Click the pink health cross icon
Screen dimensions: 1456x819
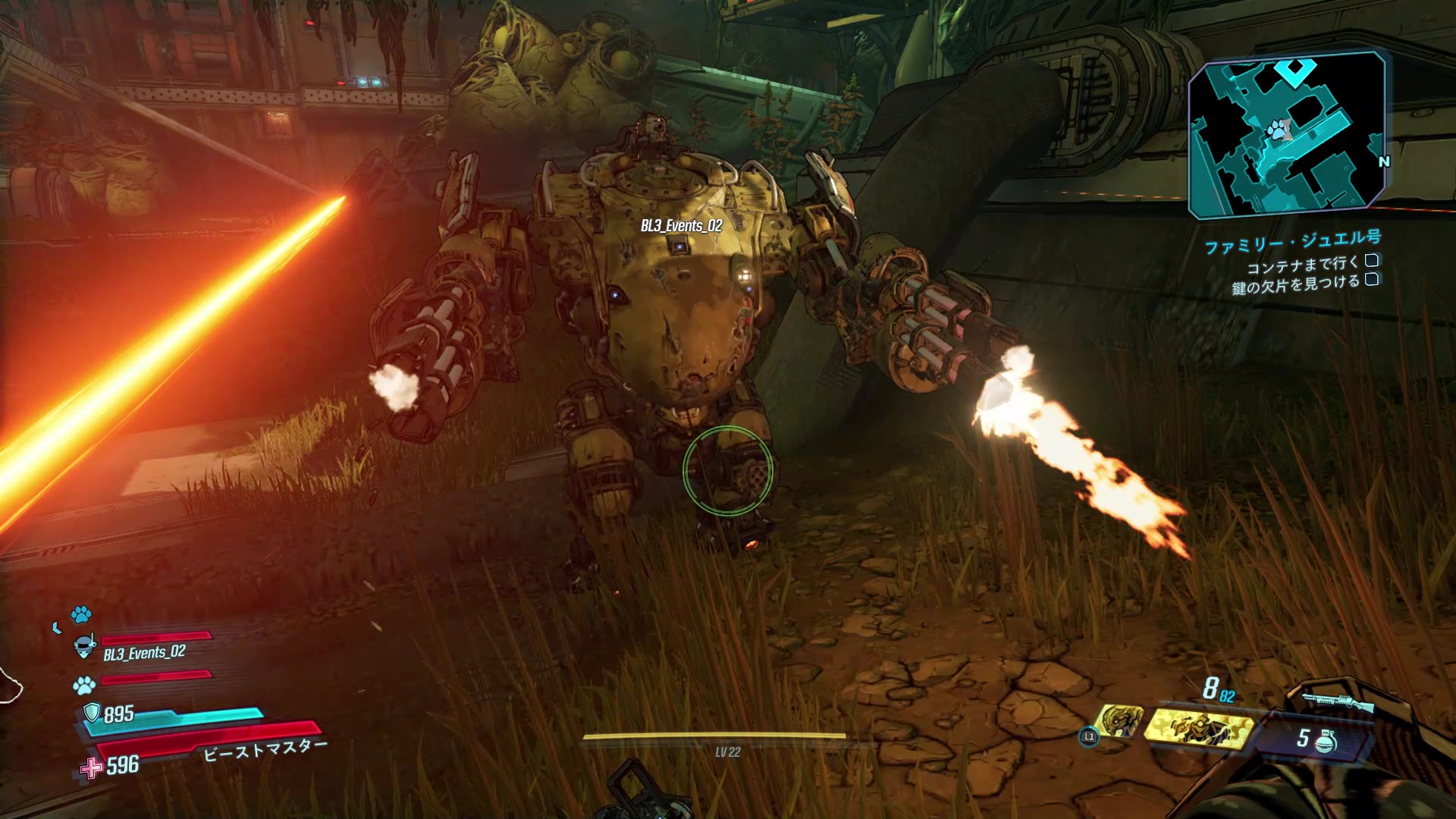click(92, 767)
